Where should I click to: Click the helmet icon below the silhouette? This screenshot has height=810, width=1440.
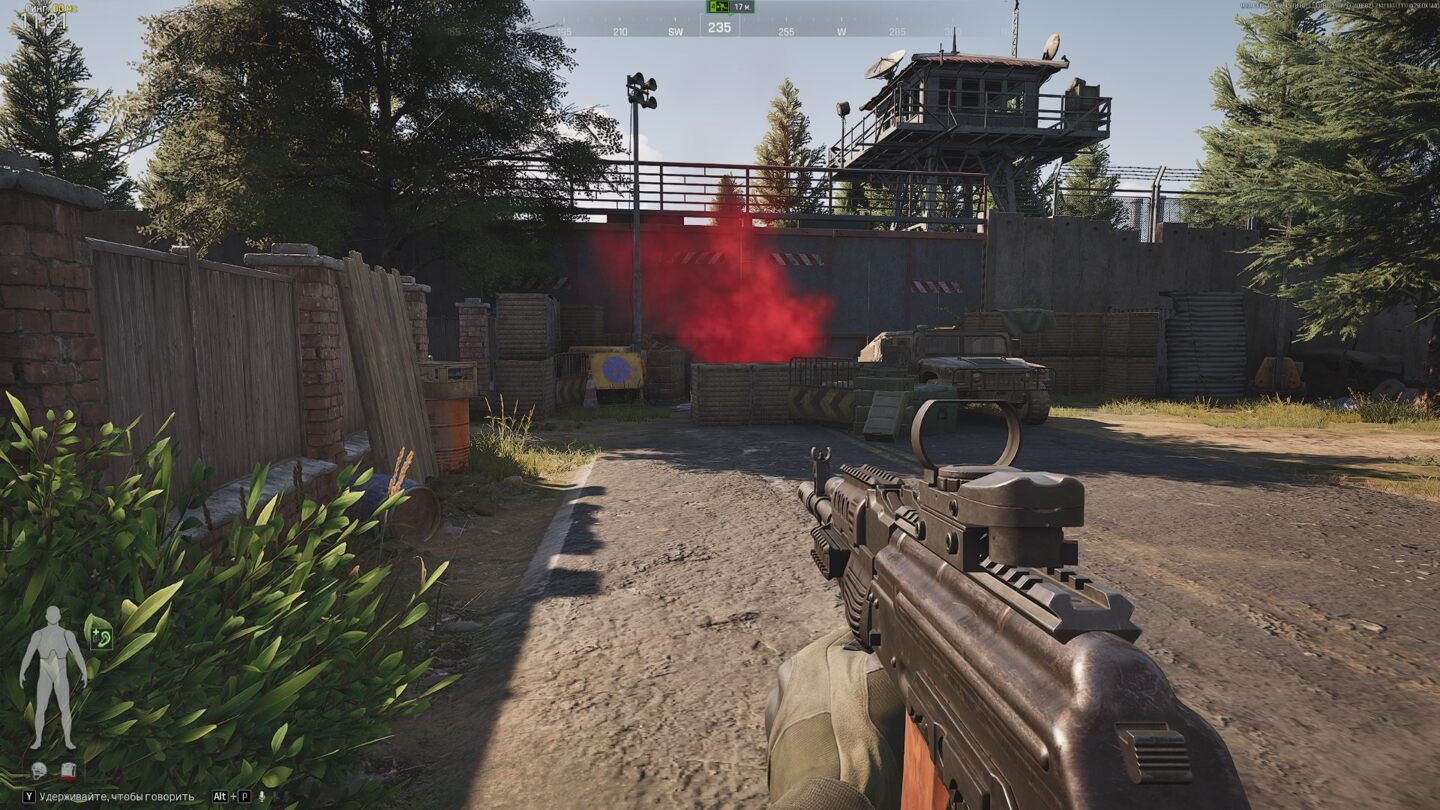coord(39,770)
